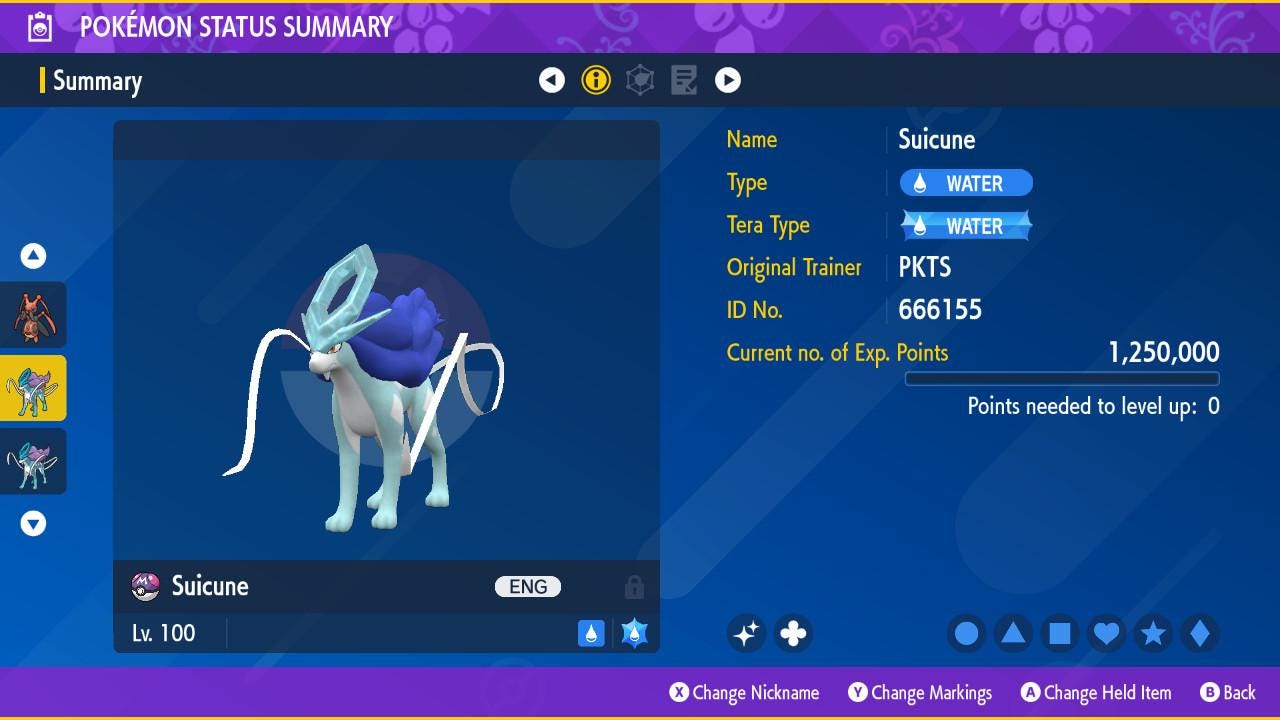This screenshot has width=1280, height=720.
Task: Click the Master Ball icon next to Suicune
Action: [x=142, y=587]
